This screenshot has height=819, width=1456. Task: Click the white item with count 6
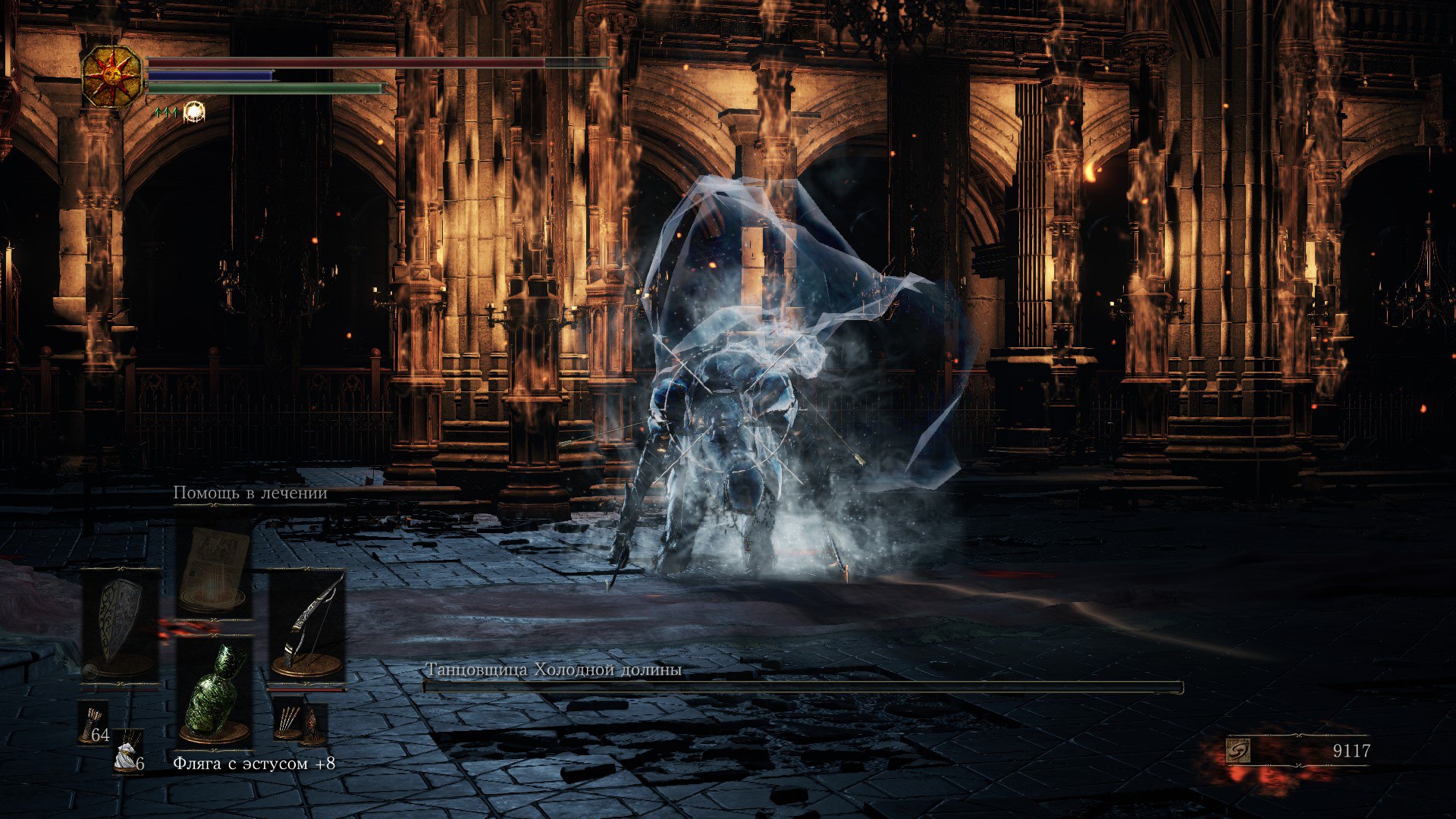[128, 755]
